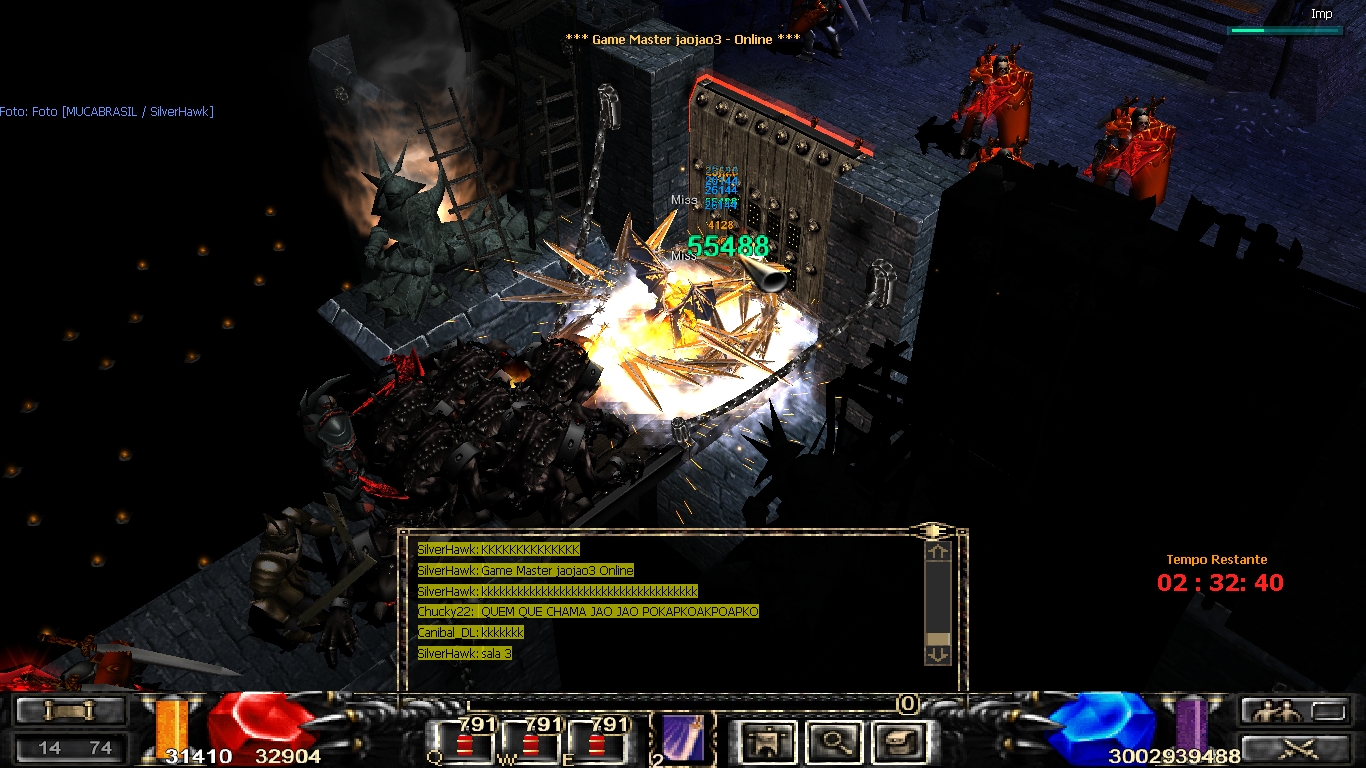Click the crossed swords button
This screenshot has height=768, width=1366.
1288,746
